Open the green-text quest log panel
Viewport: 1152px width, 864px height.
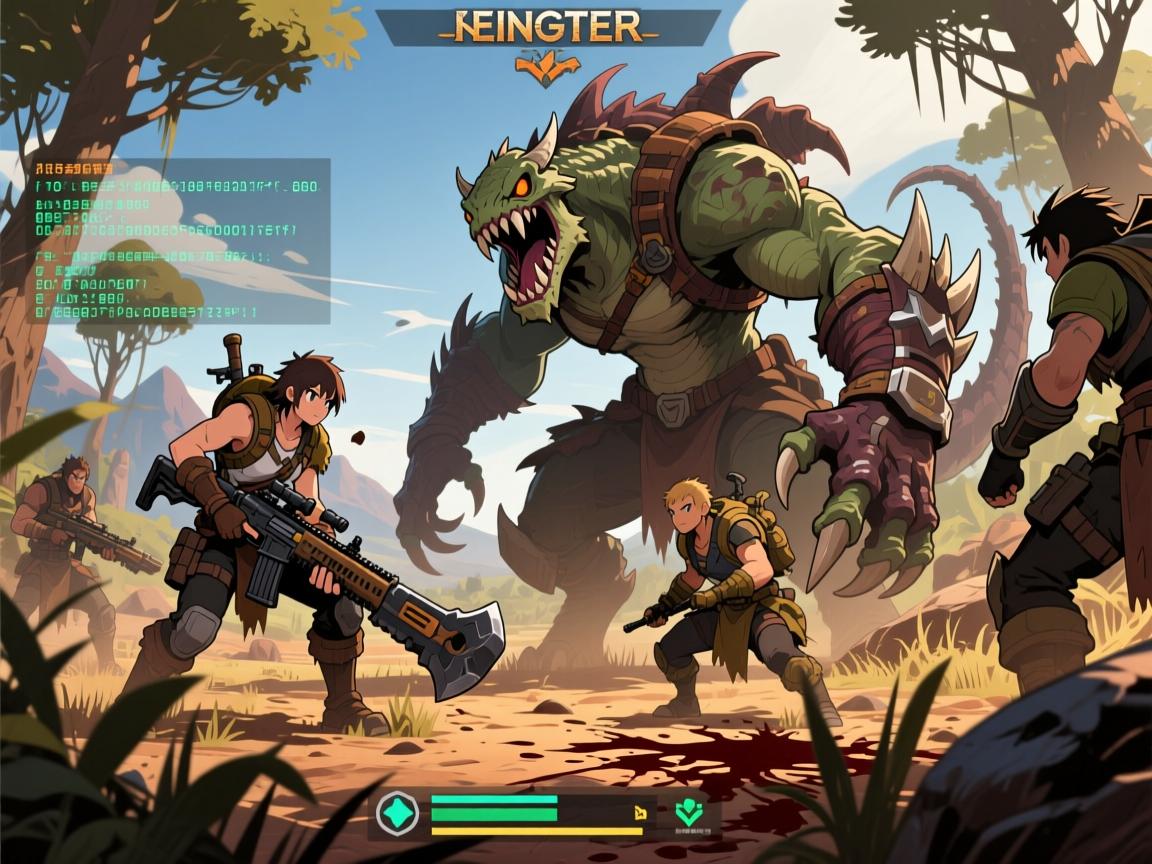point(180,240)
